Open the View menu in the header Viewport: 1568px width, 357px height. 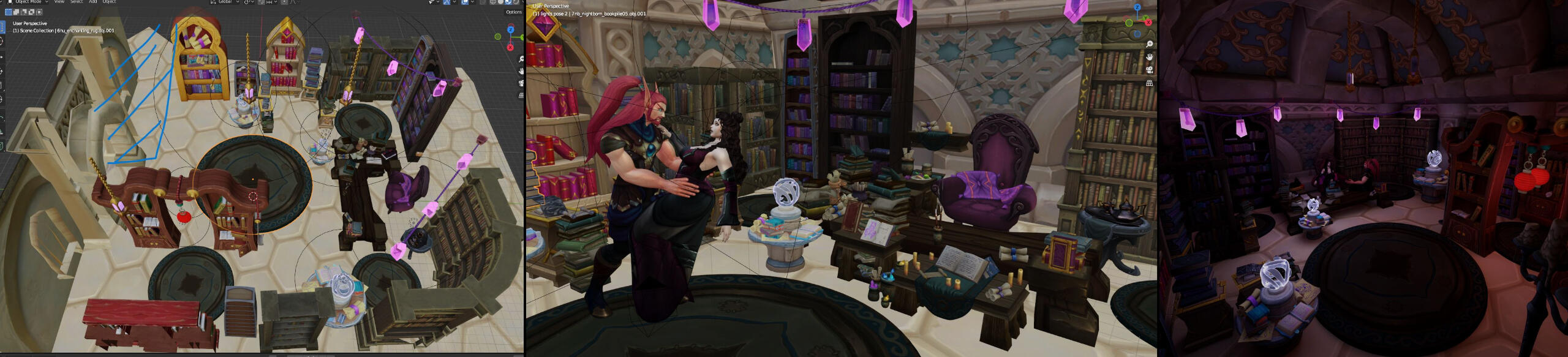tap(59, 2)
